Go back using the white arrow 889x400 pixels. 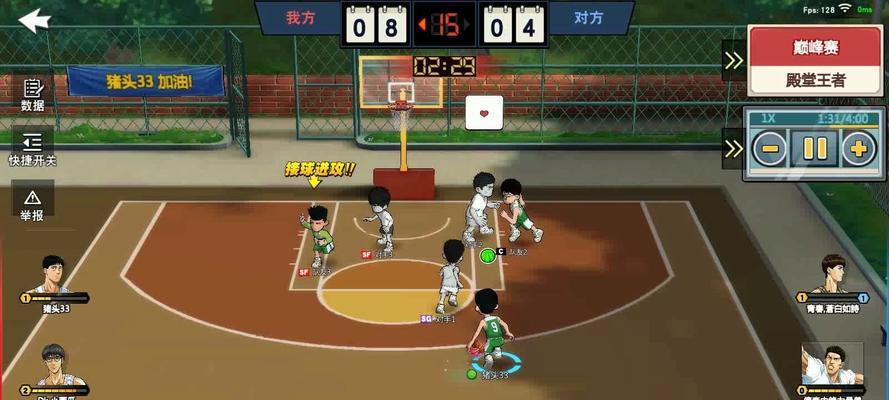pyautogui.click(x=34, y=19)
